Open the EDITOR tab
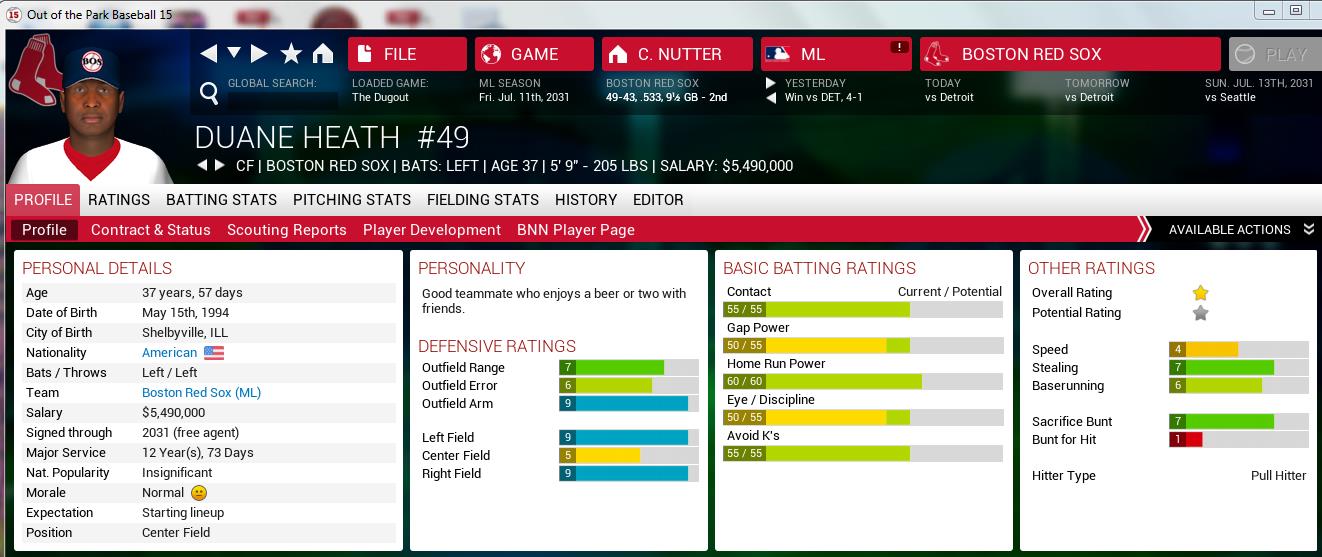Viewport: 1322px width, 557px height. pos(658,200)
